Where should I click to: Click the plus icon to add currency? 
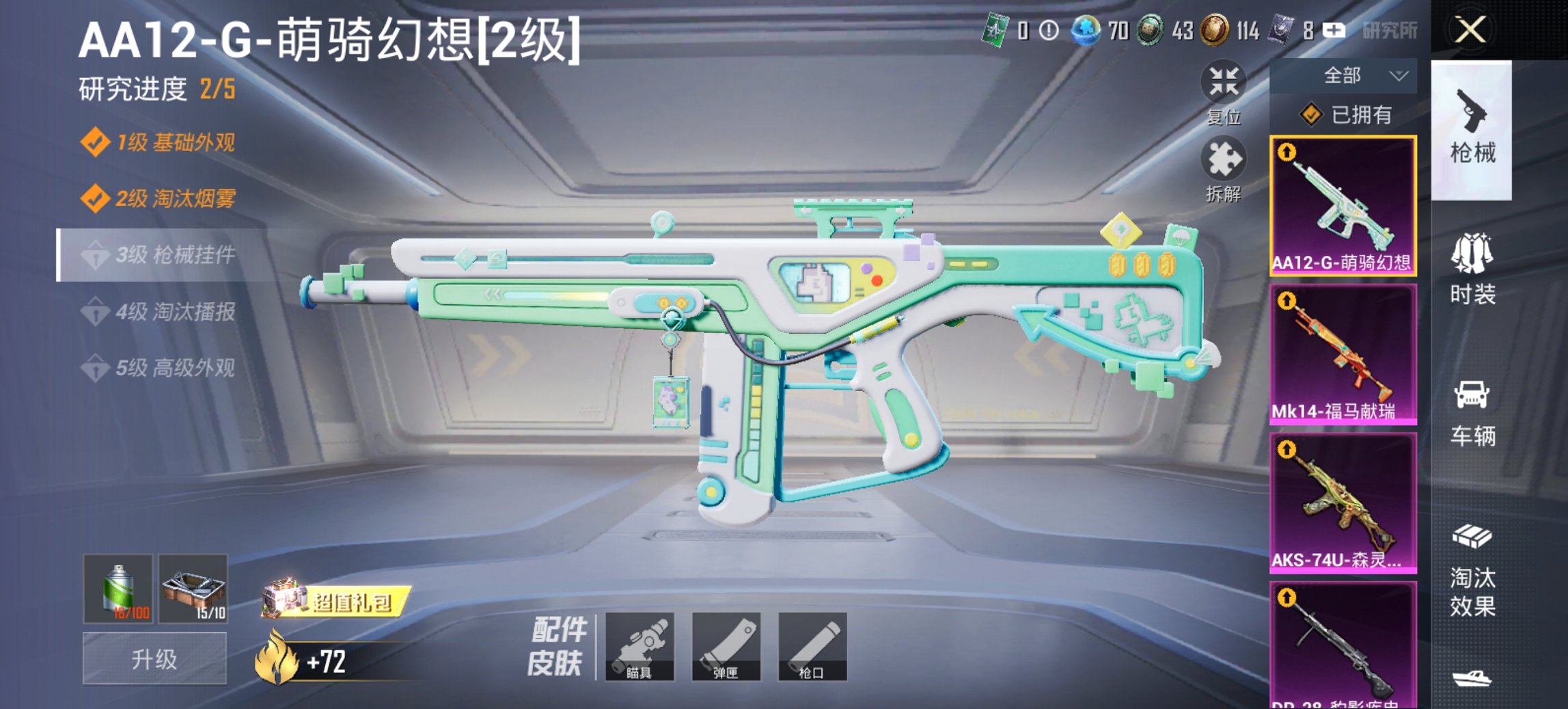(x=1333, y=31)
